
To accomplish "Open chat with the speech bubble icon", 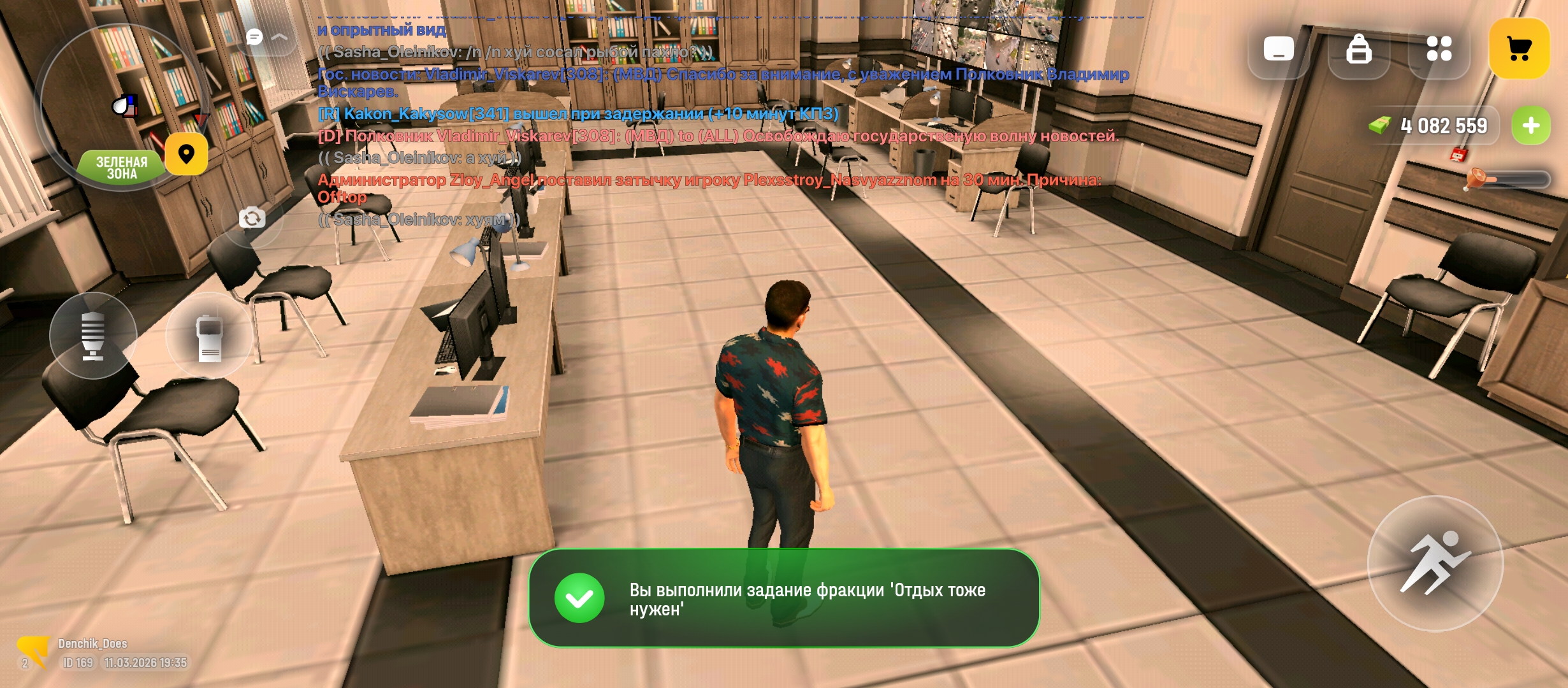I will (x=255, y=37).
